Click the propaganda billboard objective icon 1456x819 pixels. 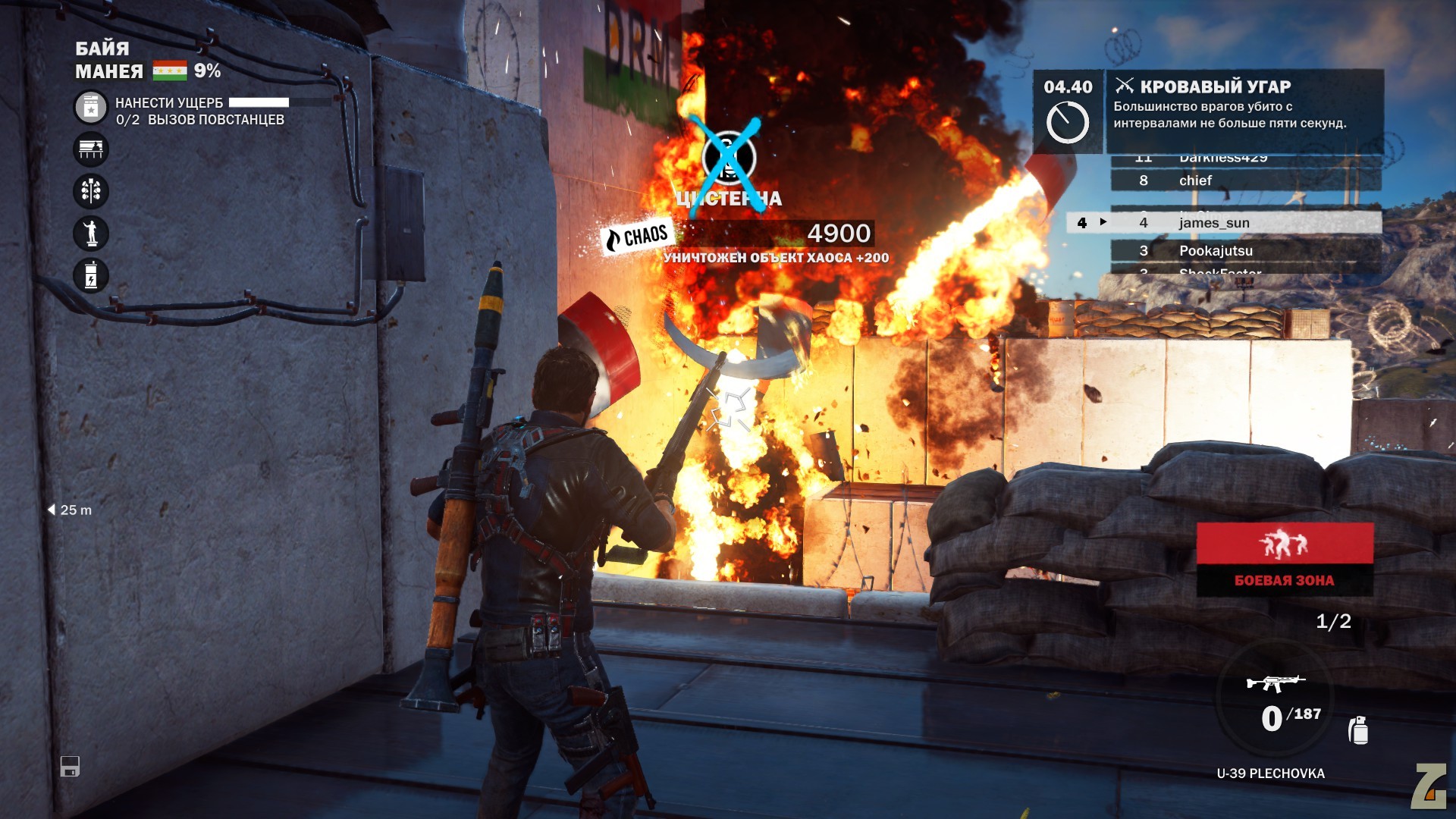[x=91, y=149]
